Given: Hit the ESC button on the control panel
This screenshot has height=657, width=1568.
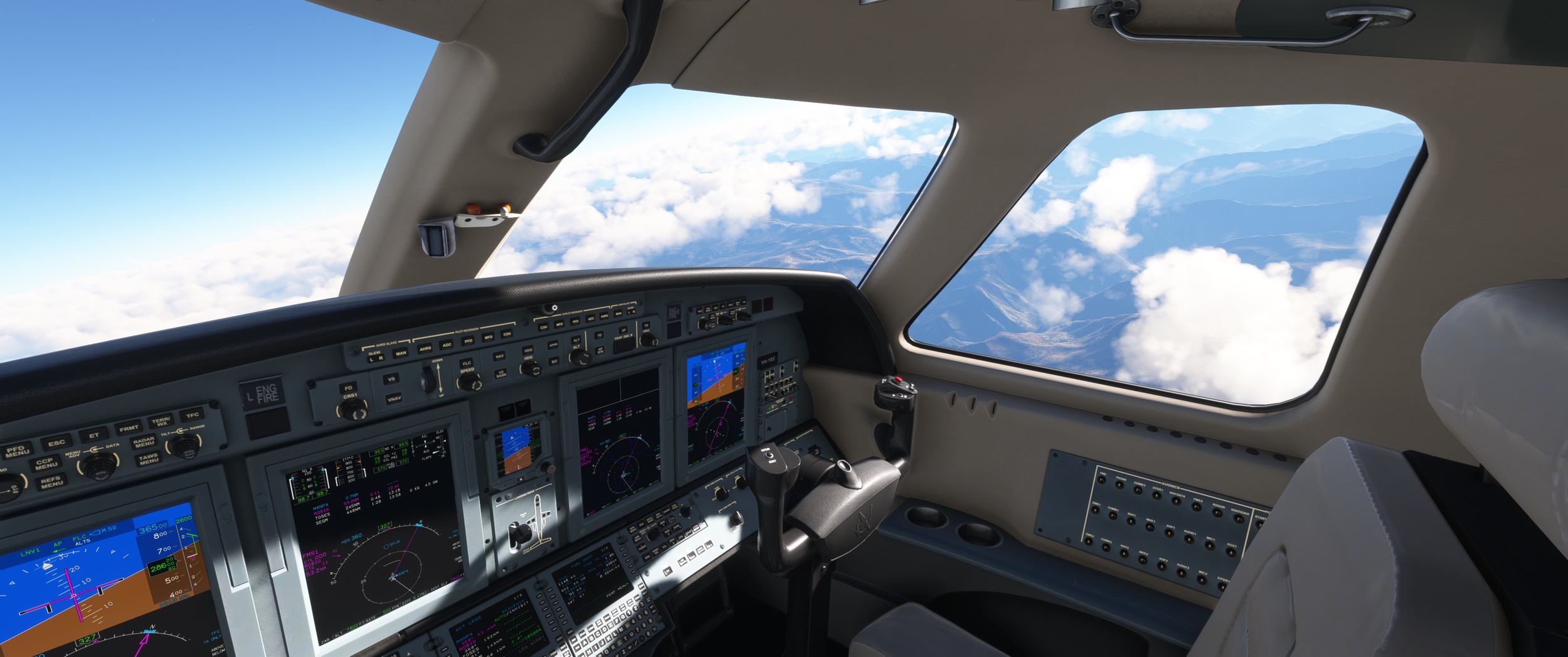Looking at the screenshot, I should [56, 443].
